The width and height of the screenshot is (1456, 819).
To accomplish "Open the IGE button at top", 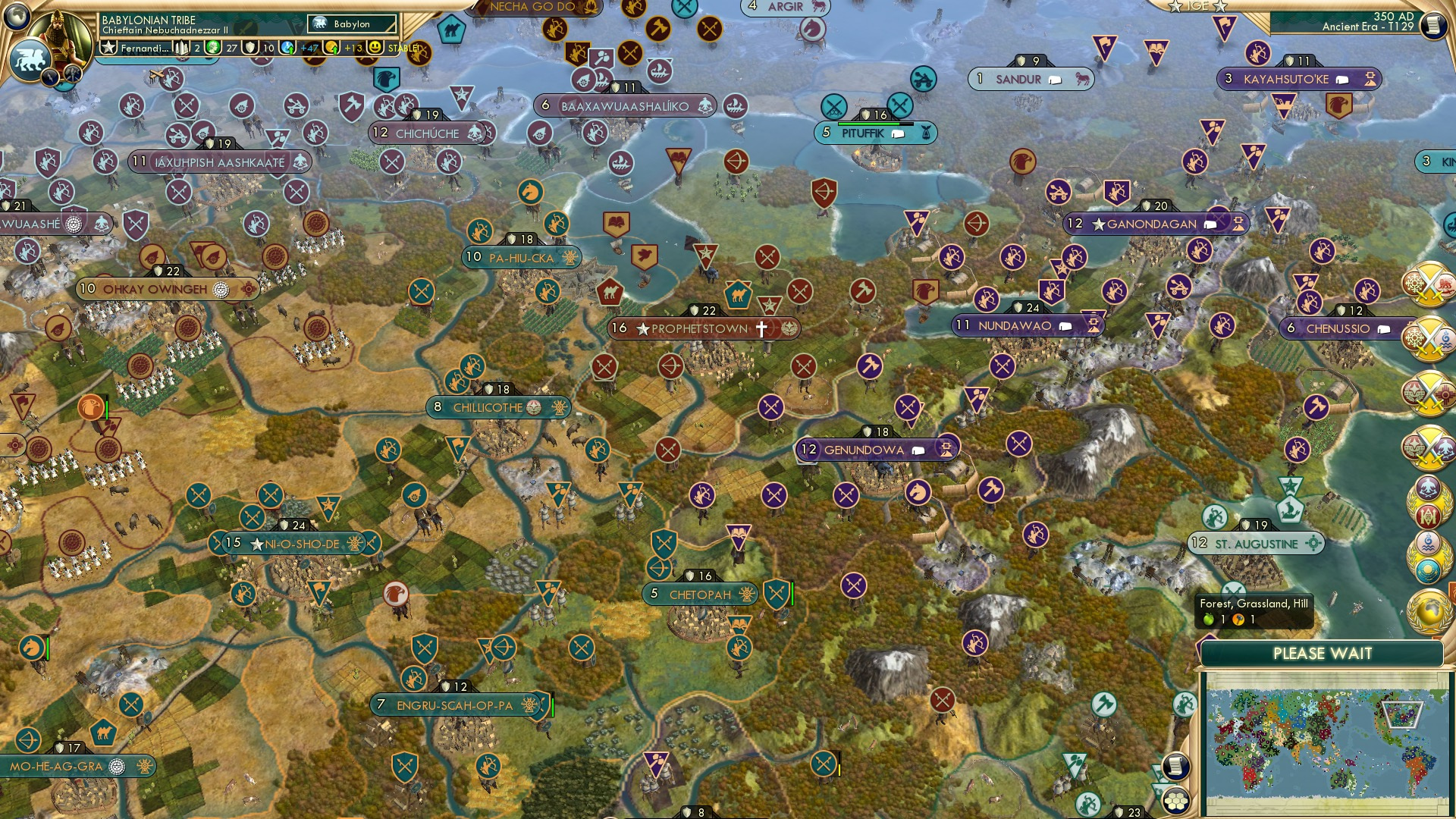I will click(x=1197, y=6).
